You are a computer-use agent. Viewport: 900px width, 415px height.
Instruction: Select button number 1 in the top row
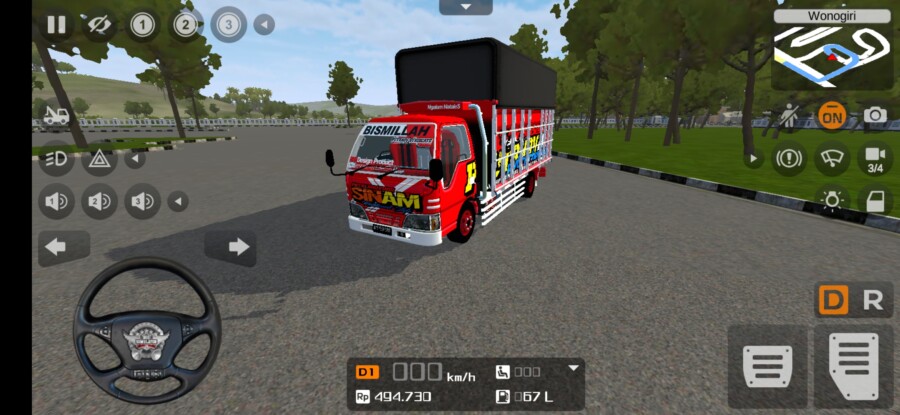pos(142,25)
